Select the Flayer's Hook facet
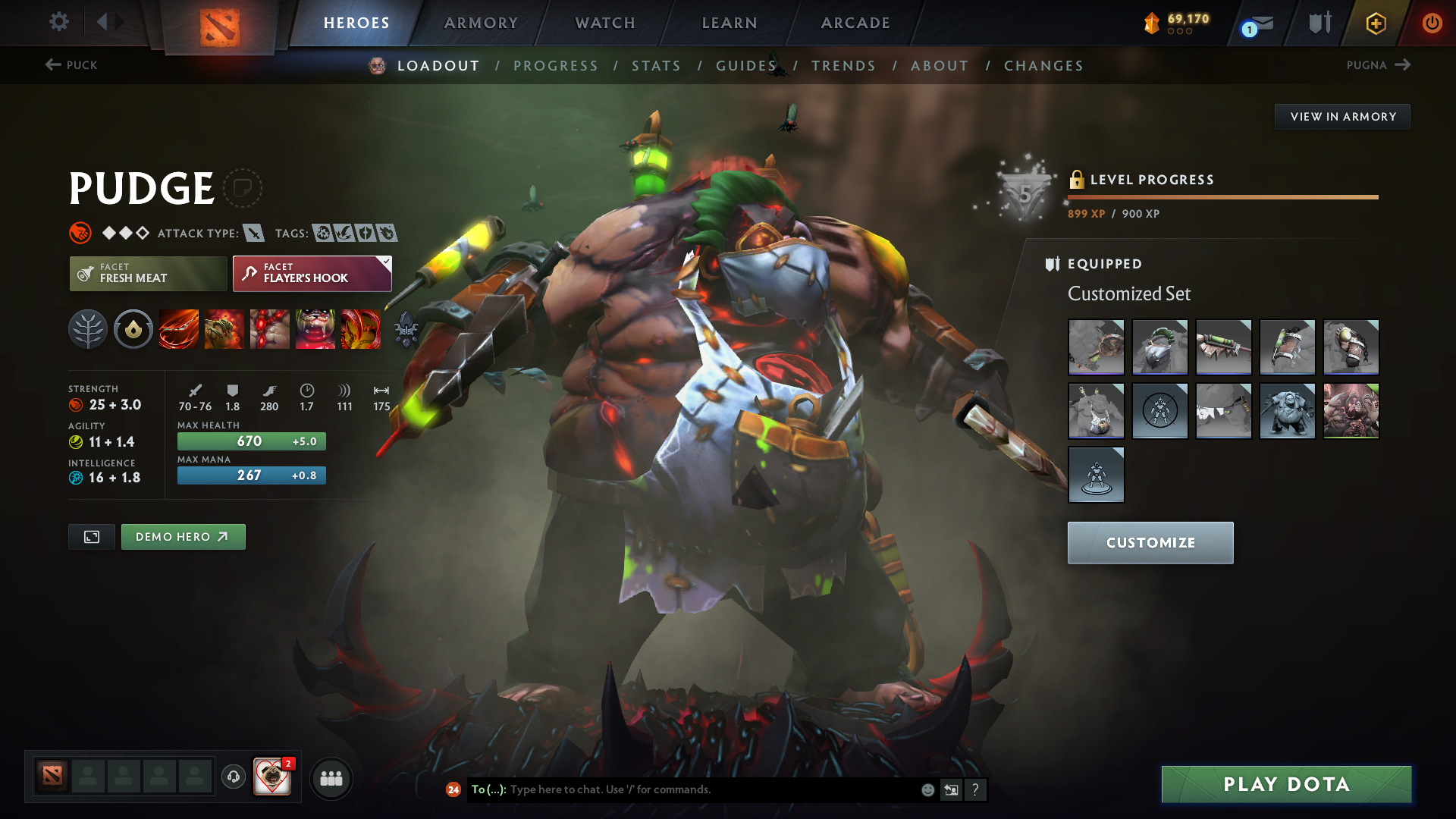 [311, 273]
